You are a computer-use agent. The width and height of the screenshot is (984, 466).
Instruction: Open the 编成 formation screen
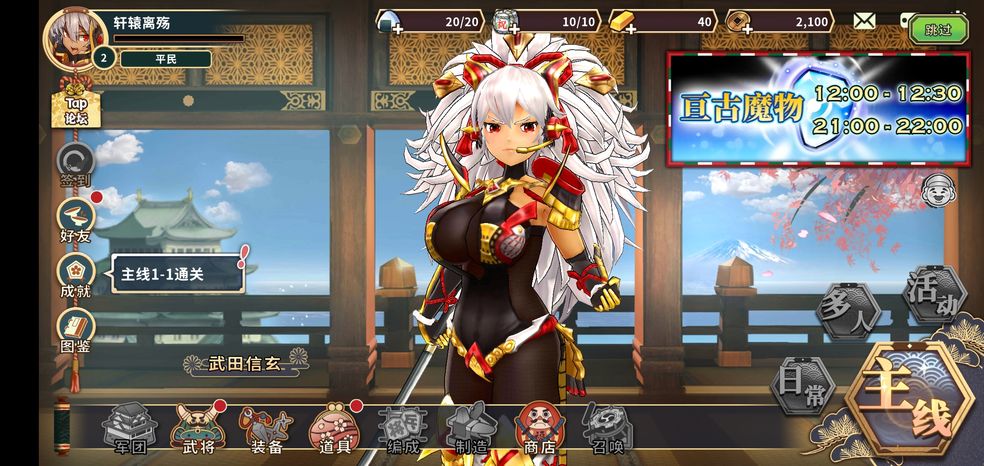pos(402,428)
